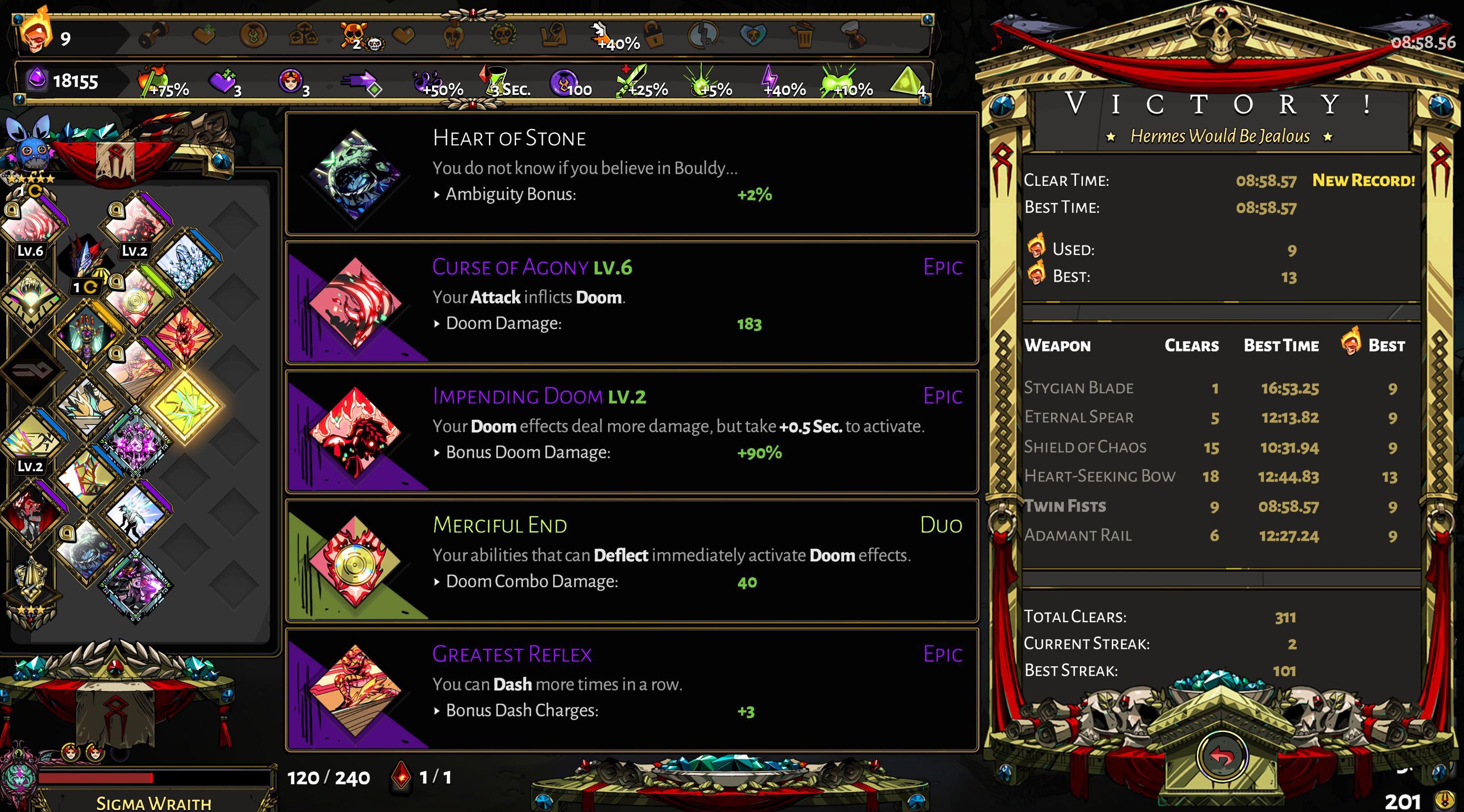Click the skull and crossbones pact icon
The height and width of the screenshot is (812, 1464).
[x=354, y=35]
